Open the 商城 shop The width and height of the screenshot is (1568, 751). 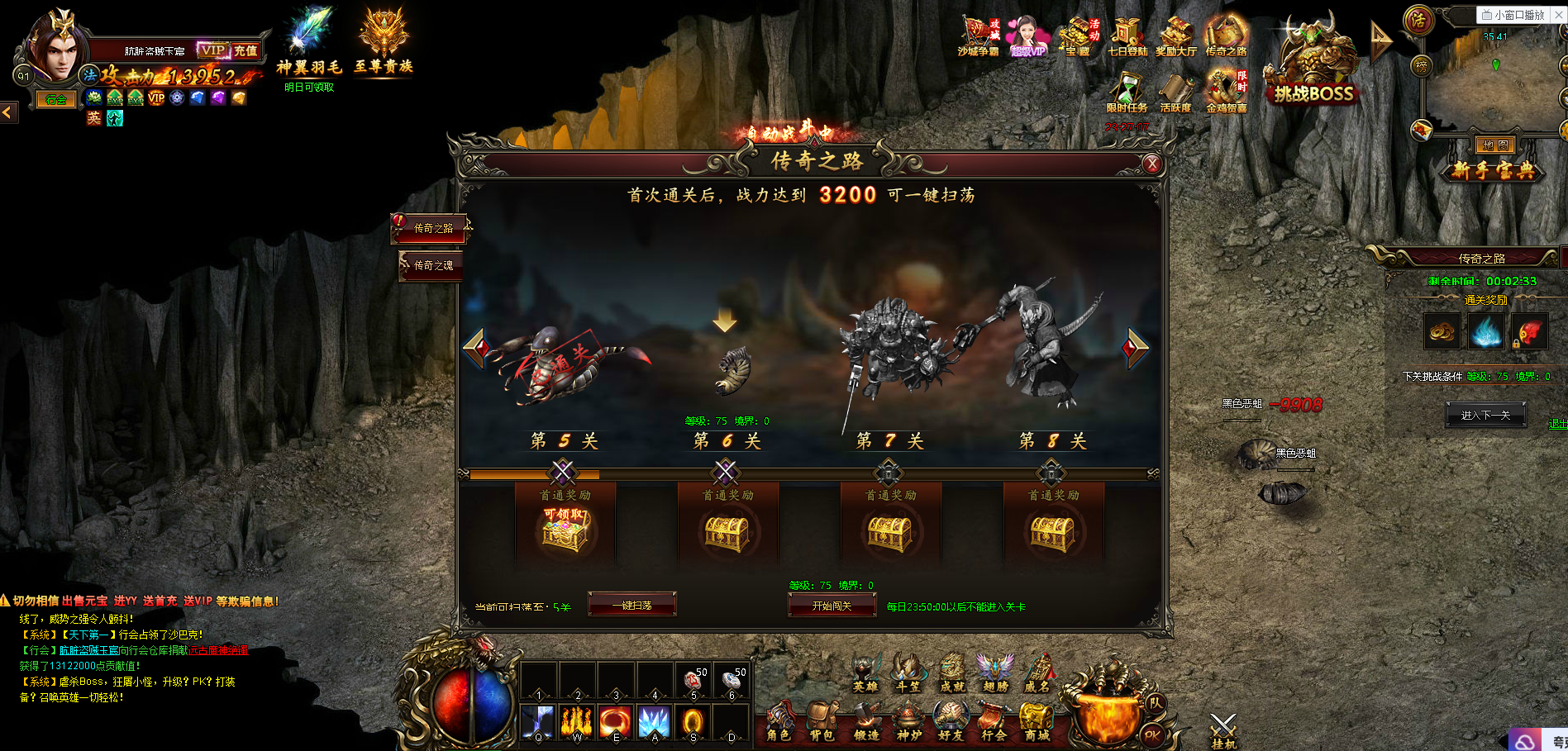(1037, 721)
